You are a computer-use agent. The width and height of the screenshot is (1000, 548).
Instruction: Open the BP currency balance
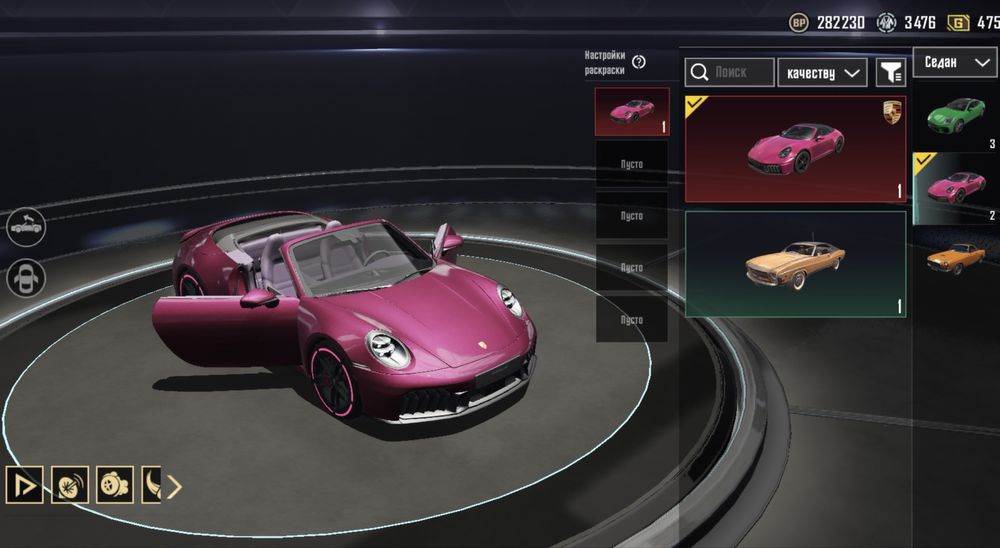pos(826,22)
